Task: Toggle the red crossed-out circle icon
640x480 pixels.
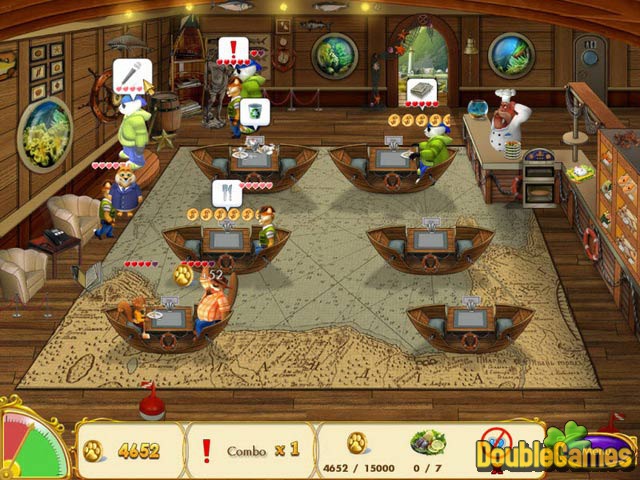Action: [x=495, y=440]
